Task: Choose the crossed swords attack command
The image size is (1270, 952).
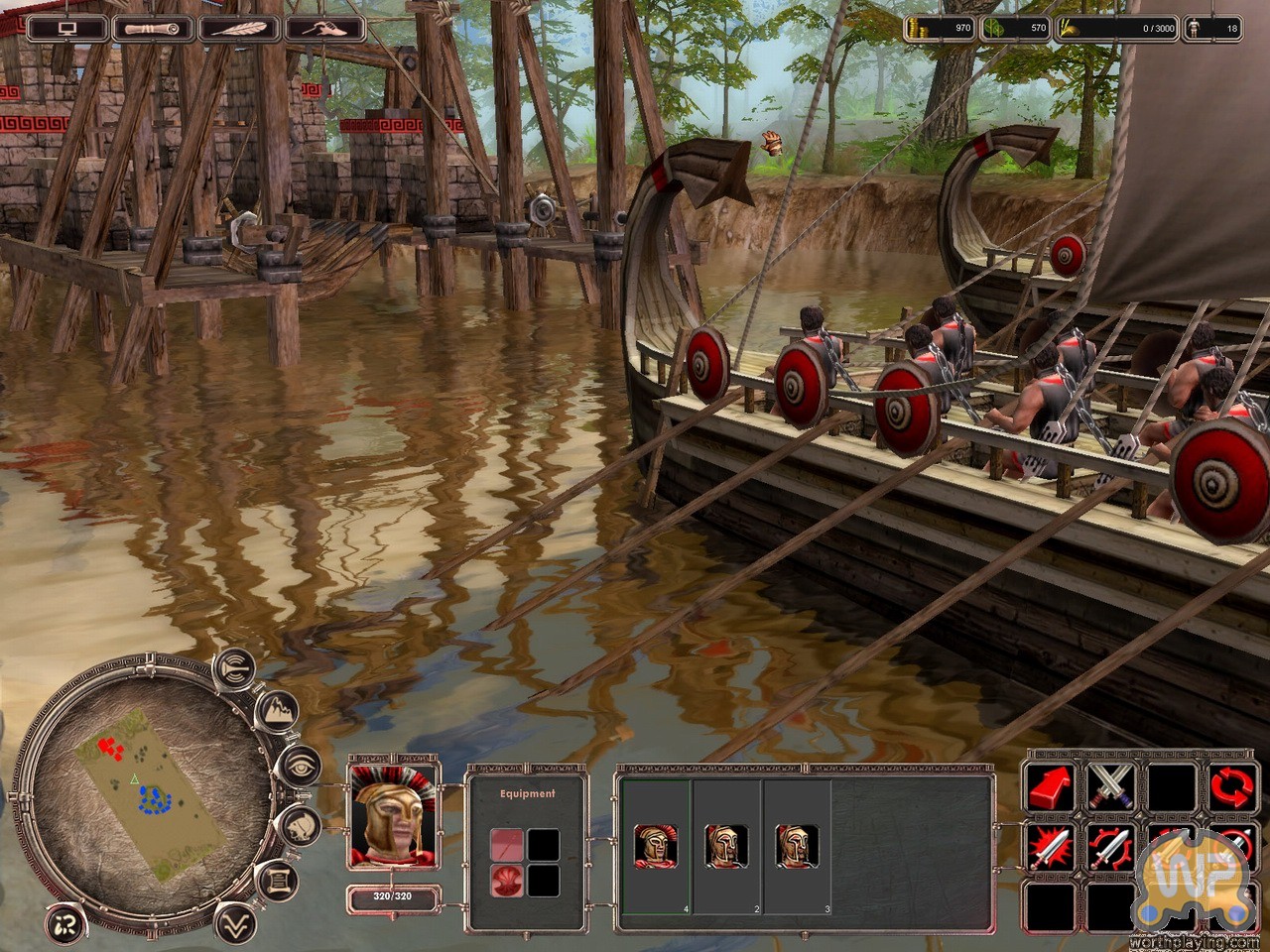Action: [x=1111, y=785]
